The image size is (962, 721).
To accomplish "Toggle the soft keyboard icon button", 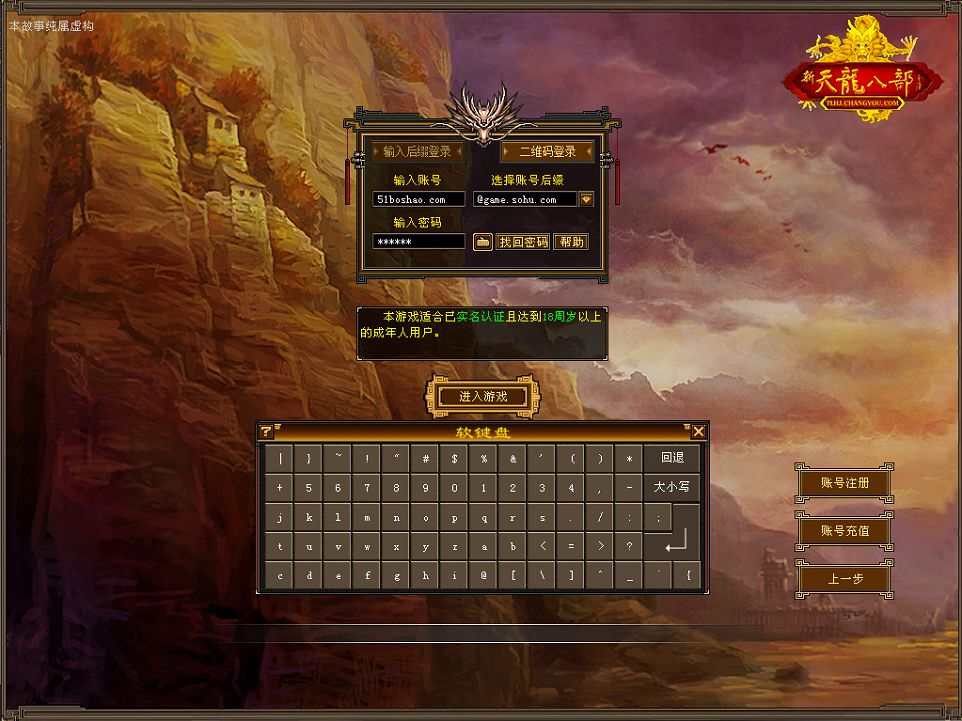I will point(482,242).
